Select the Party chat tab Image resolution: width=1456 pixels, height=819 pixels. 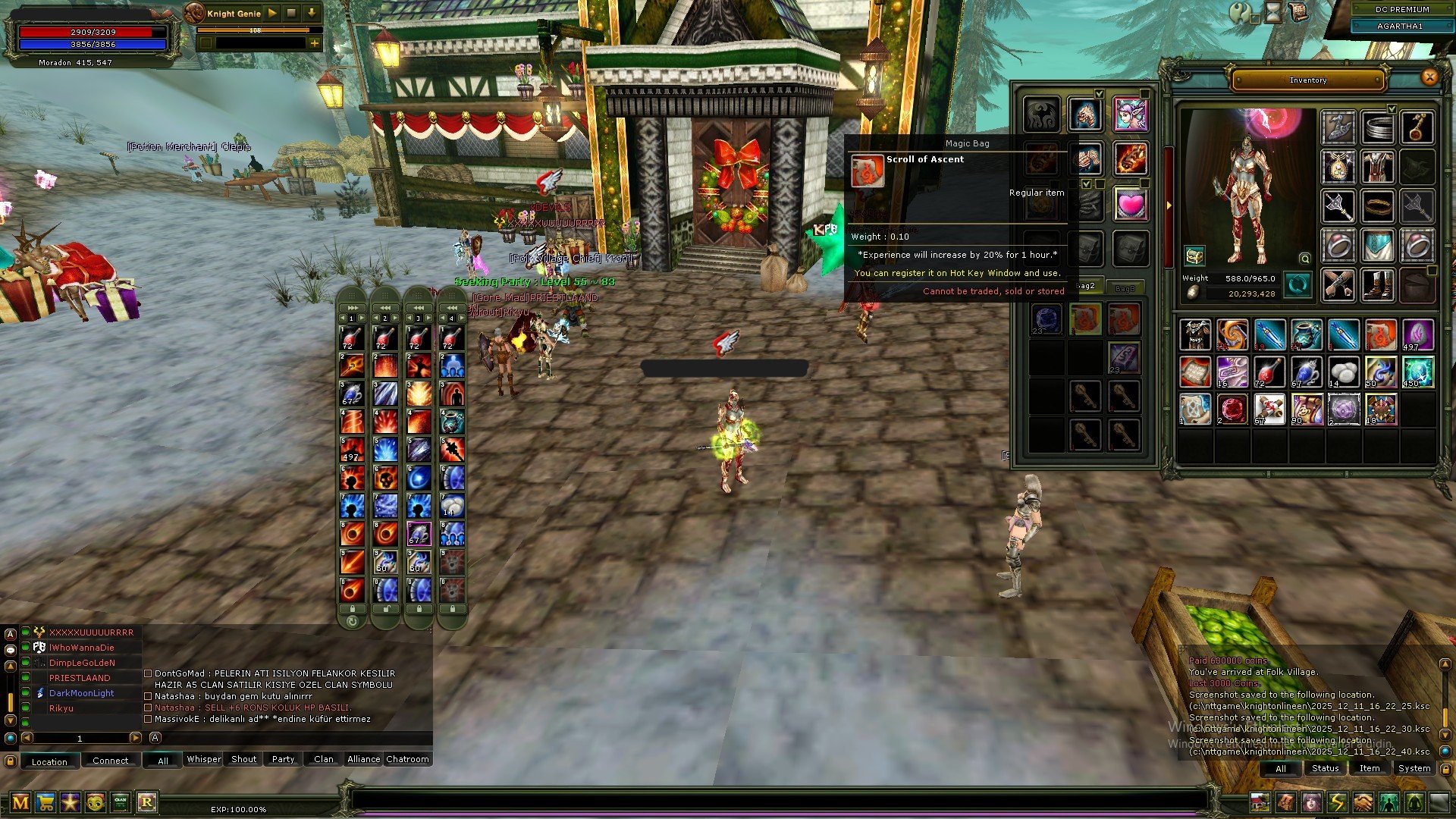tap(283, 759)
